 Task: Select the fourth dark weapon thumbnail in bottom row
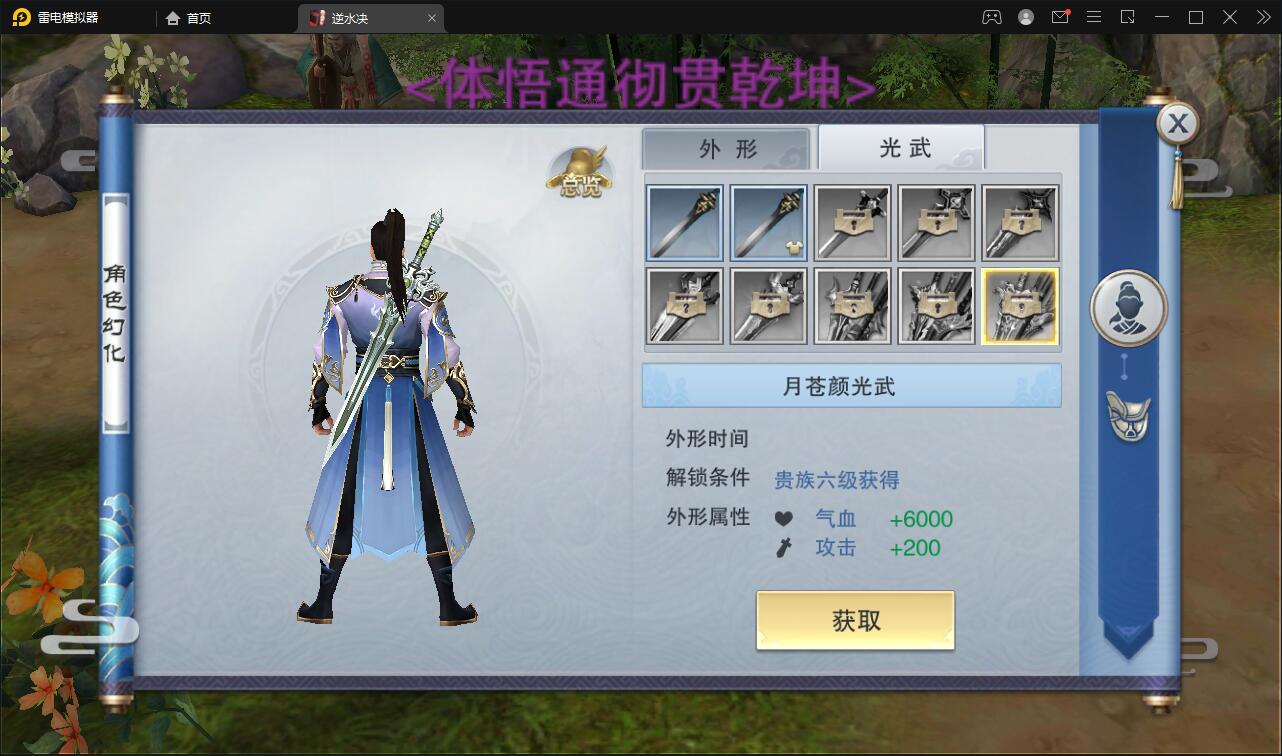(x=935, y=306)
